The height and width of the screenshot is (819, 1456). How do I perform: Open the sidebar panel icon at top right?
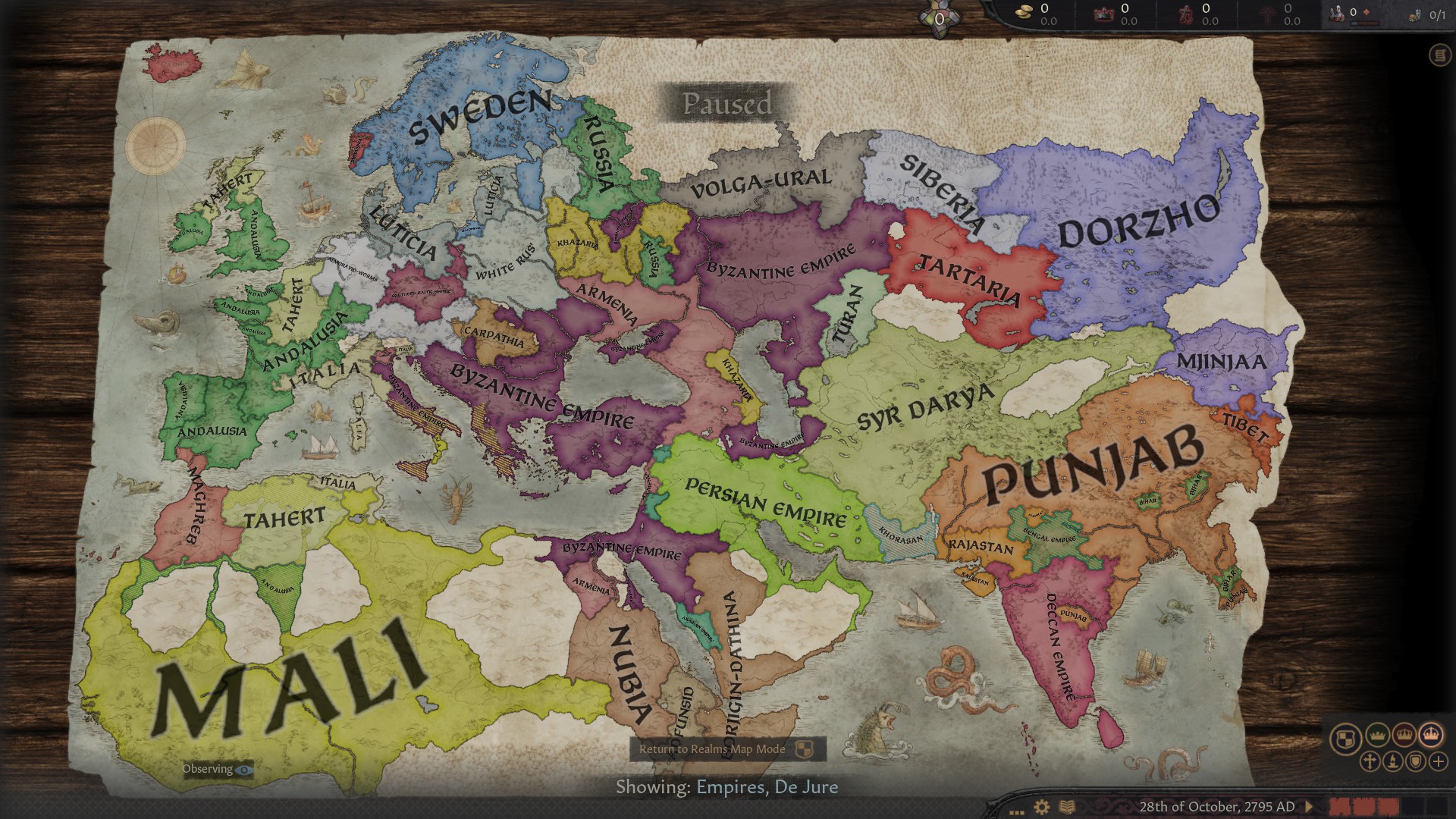tap(1439, 55)
